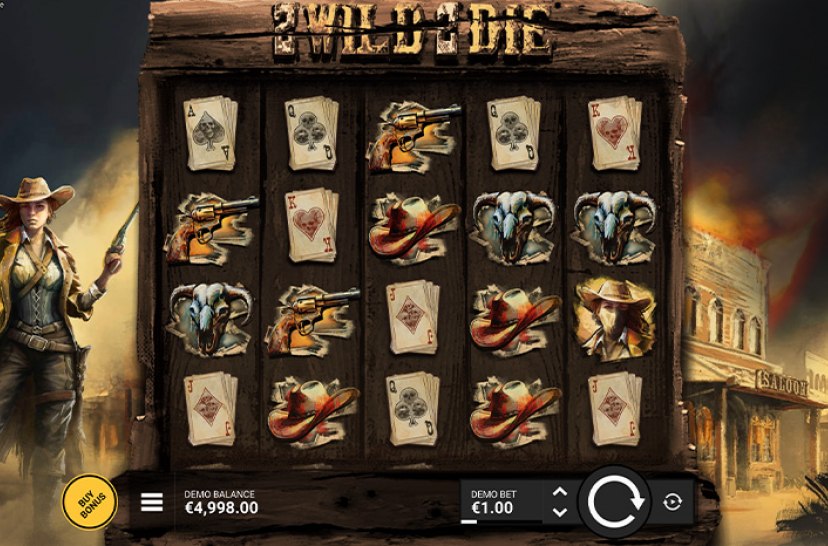Open autoplay with the small circular arrows icon
This screenshot has height=546, width=828.
click(672, 502)
